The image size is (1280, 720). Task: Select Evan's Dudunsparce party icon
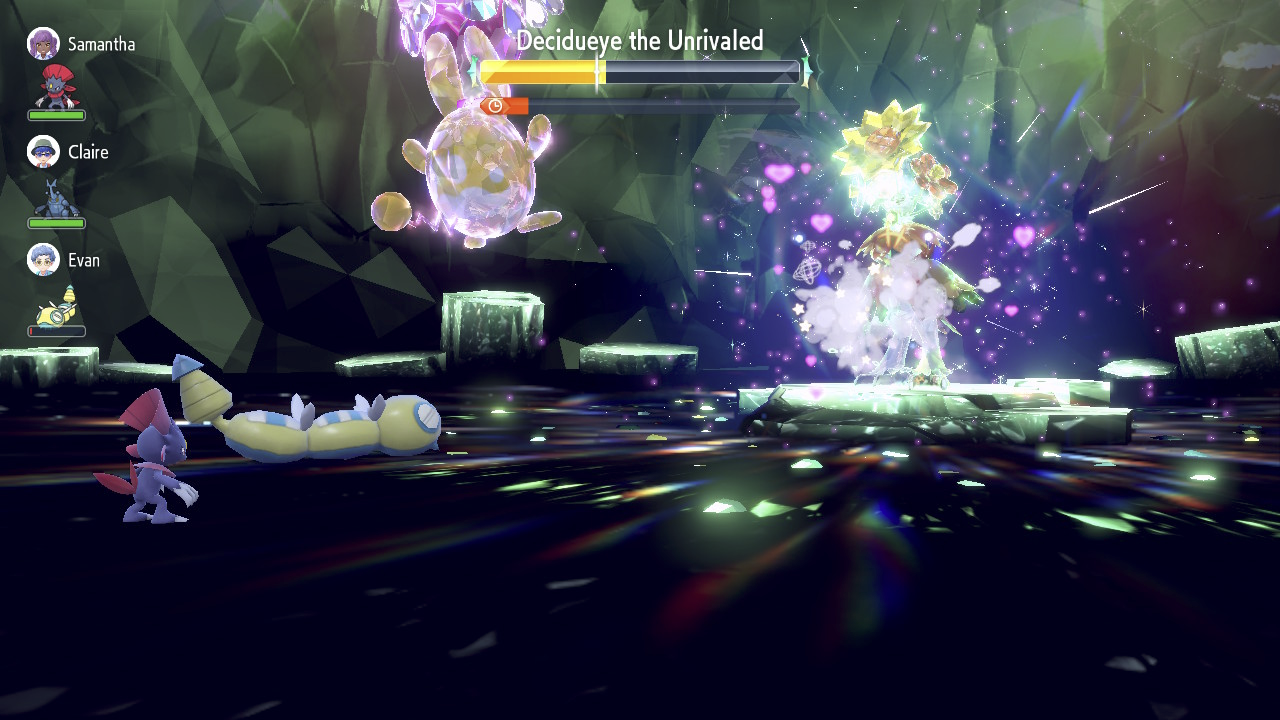coord(56,304)
